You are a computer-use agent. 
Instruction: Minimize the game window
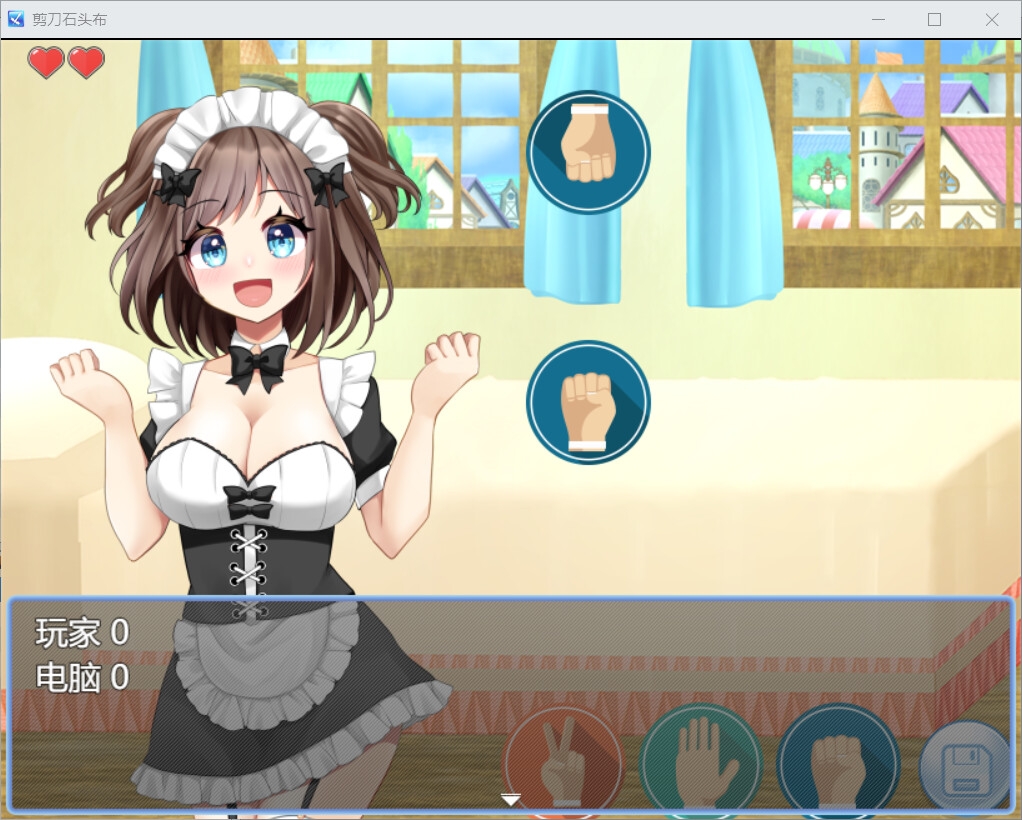click(x=877, y=19)
